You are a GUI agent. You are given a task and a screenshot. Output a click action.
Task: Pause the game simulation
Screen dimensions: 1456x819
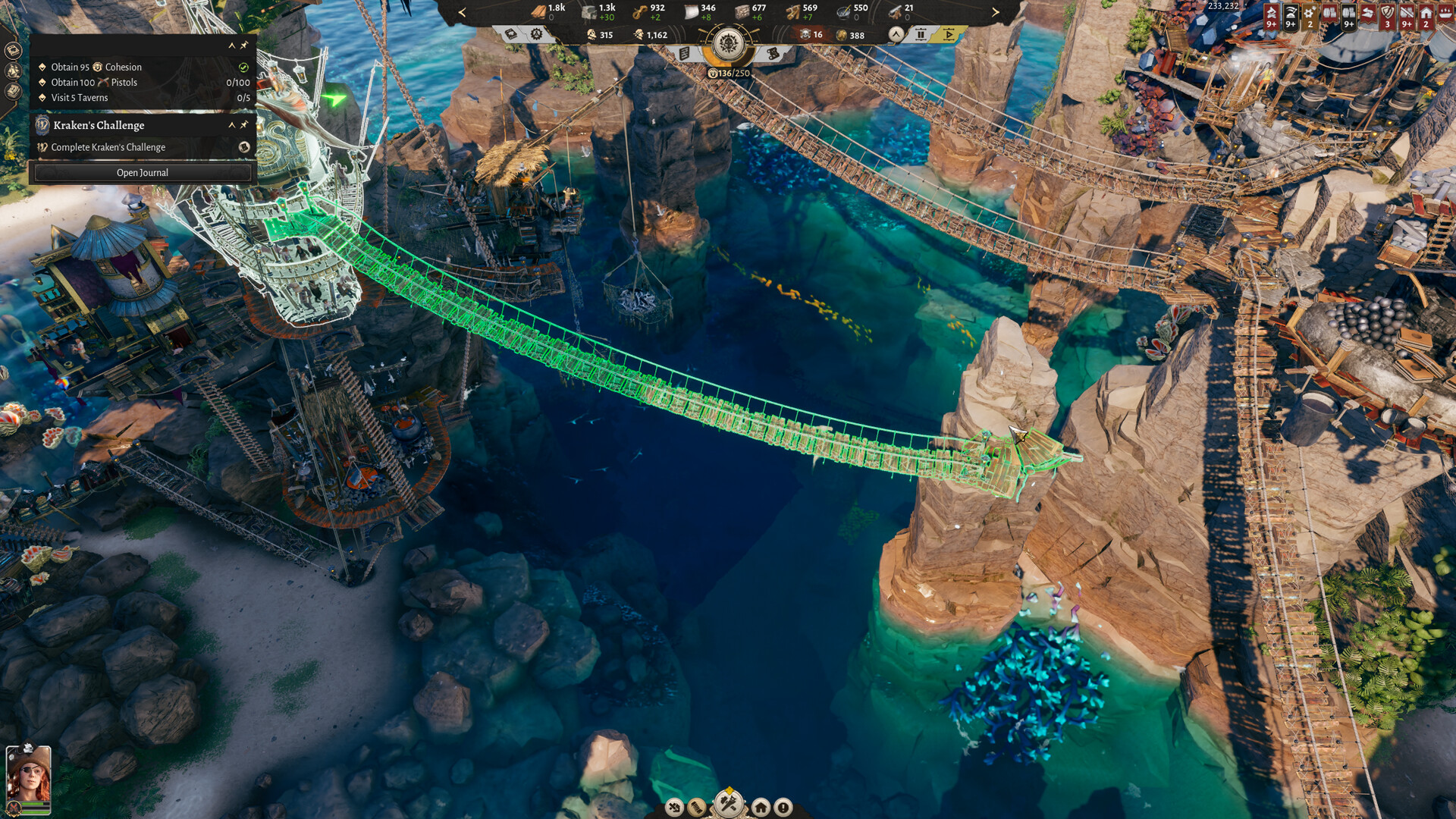click(921, 34)
